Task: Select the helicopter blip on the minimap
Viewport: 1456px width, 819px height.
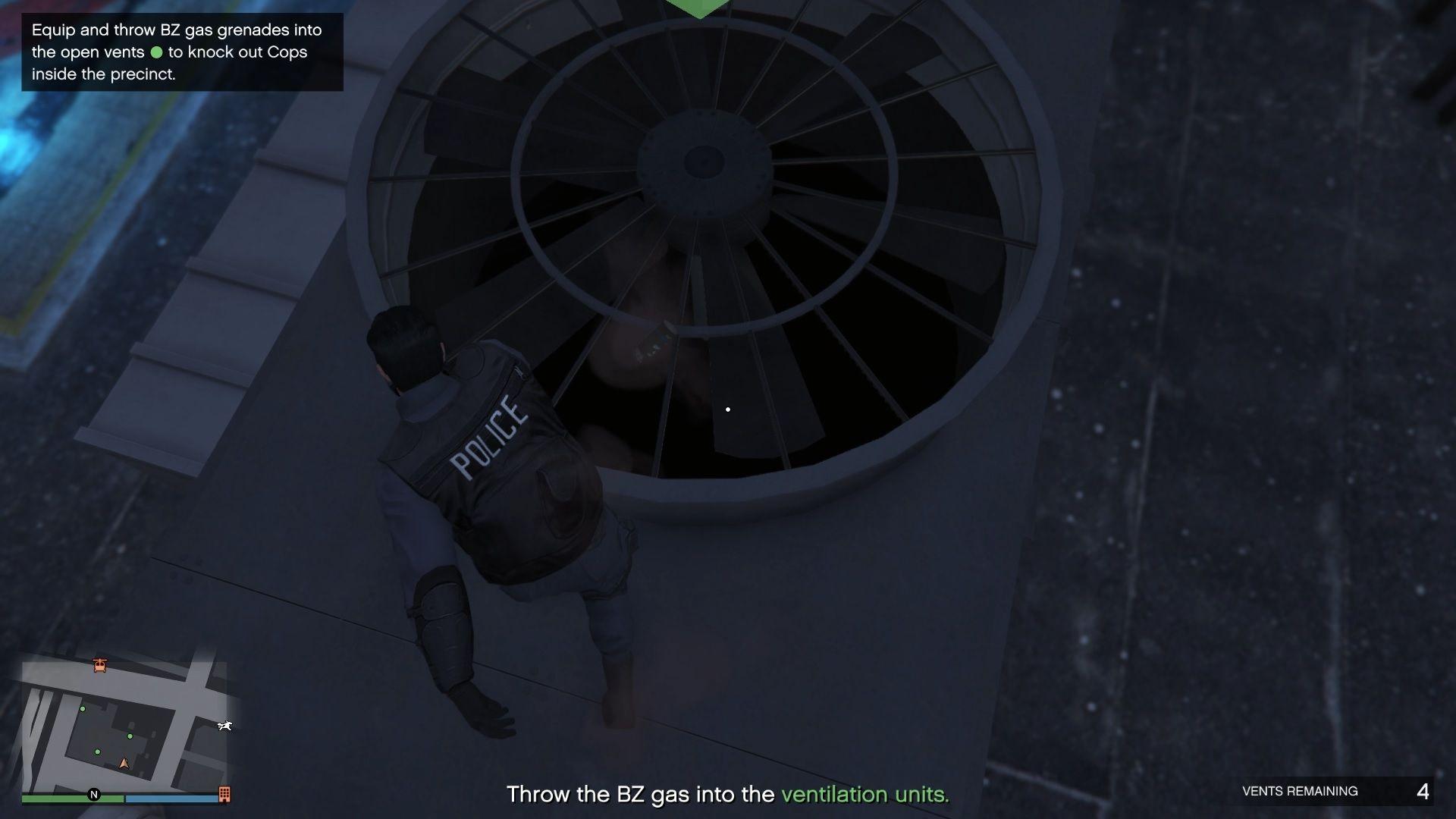Action: 99,665
